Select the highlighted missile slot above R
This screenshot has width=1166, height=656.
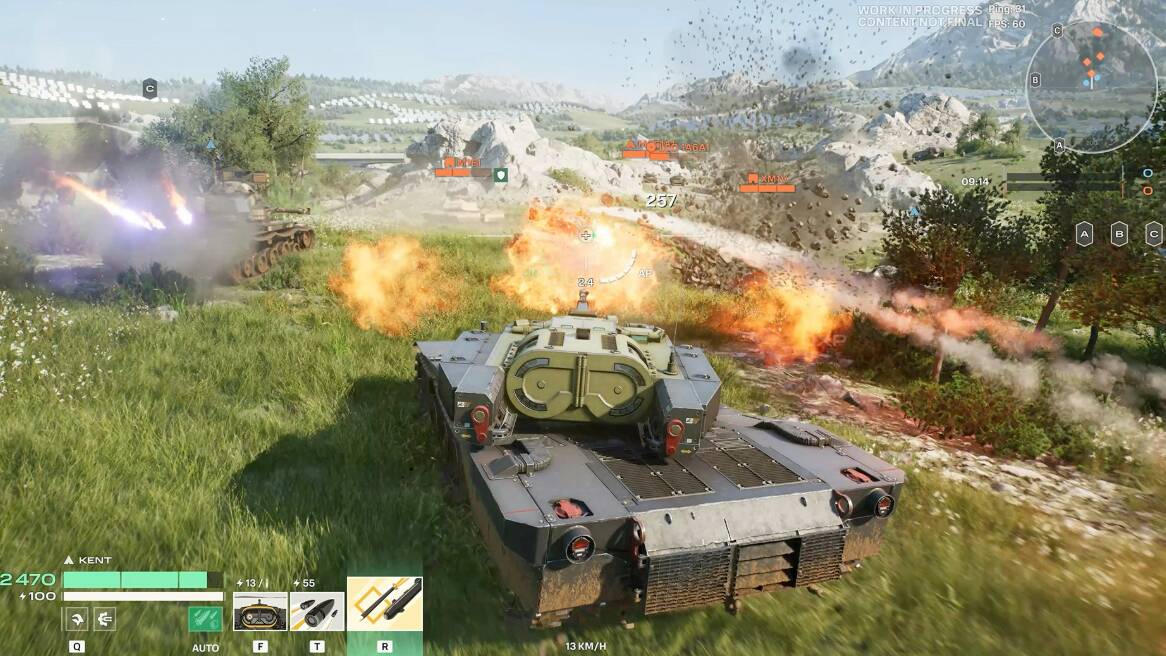pos(385,603)
